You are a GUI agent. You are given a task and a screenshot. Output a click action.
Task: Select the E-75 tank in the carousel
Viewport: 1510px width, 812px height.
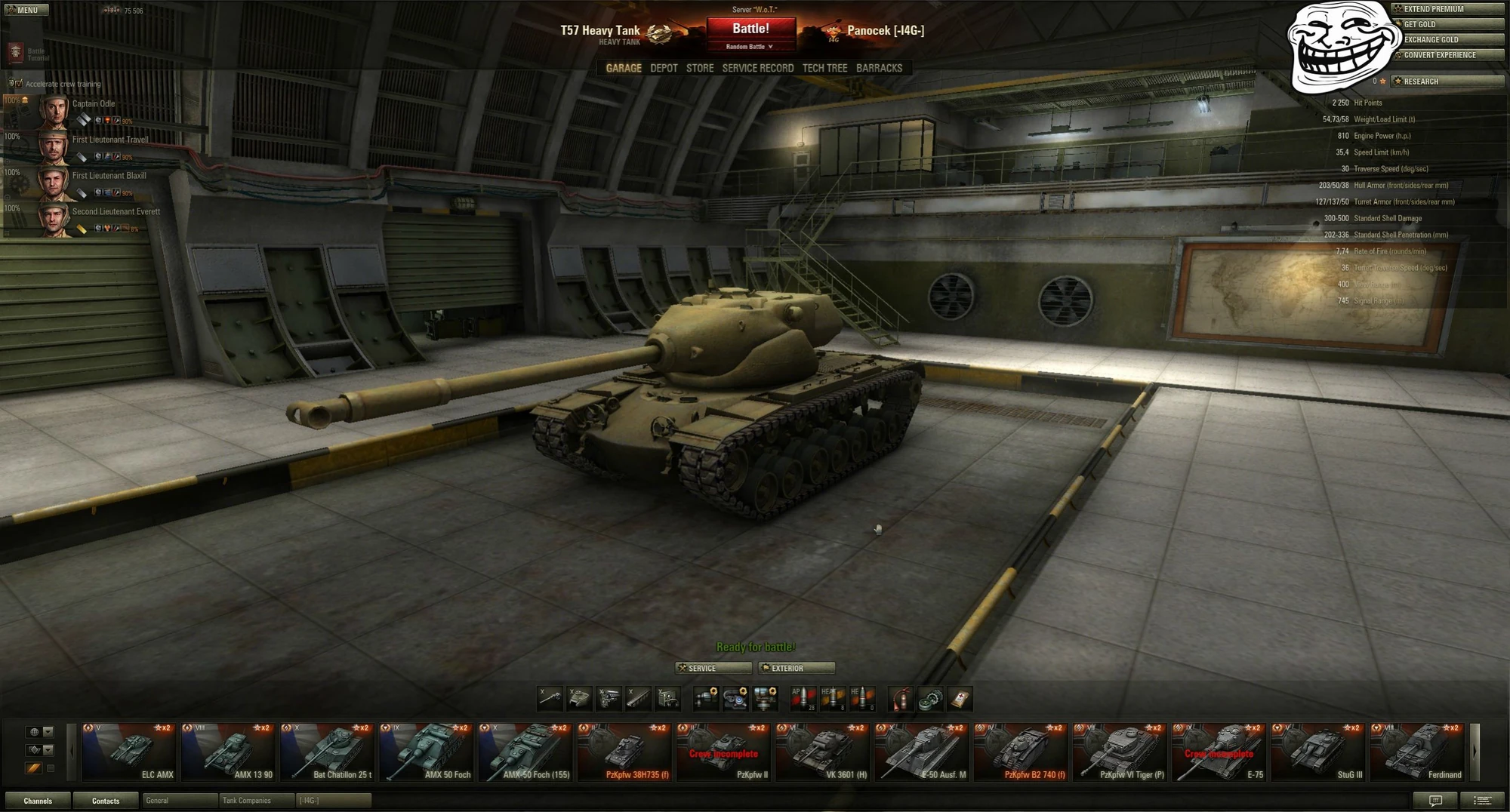click(x=1218, y=751)
